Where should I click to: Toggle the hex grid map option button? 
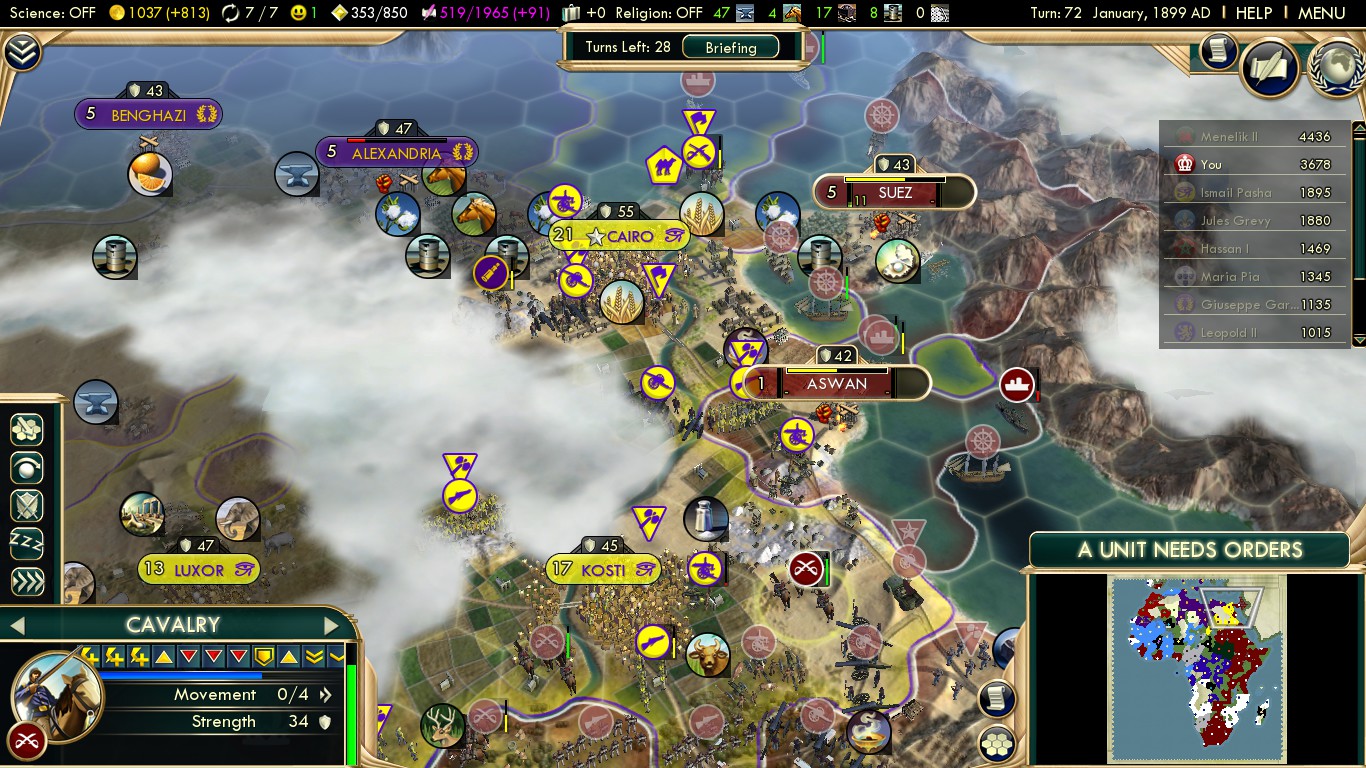point(996,743)
